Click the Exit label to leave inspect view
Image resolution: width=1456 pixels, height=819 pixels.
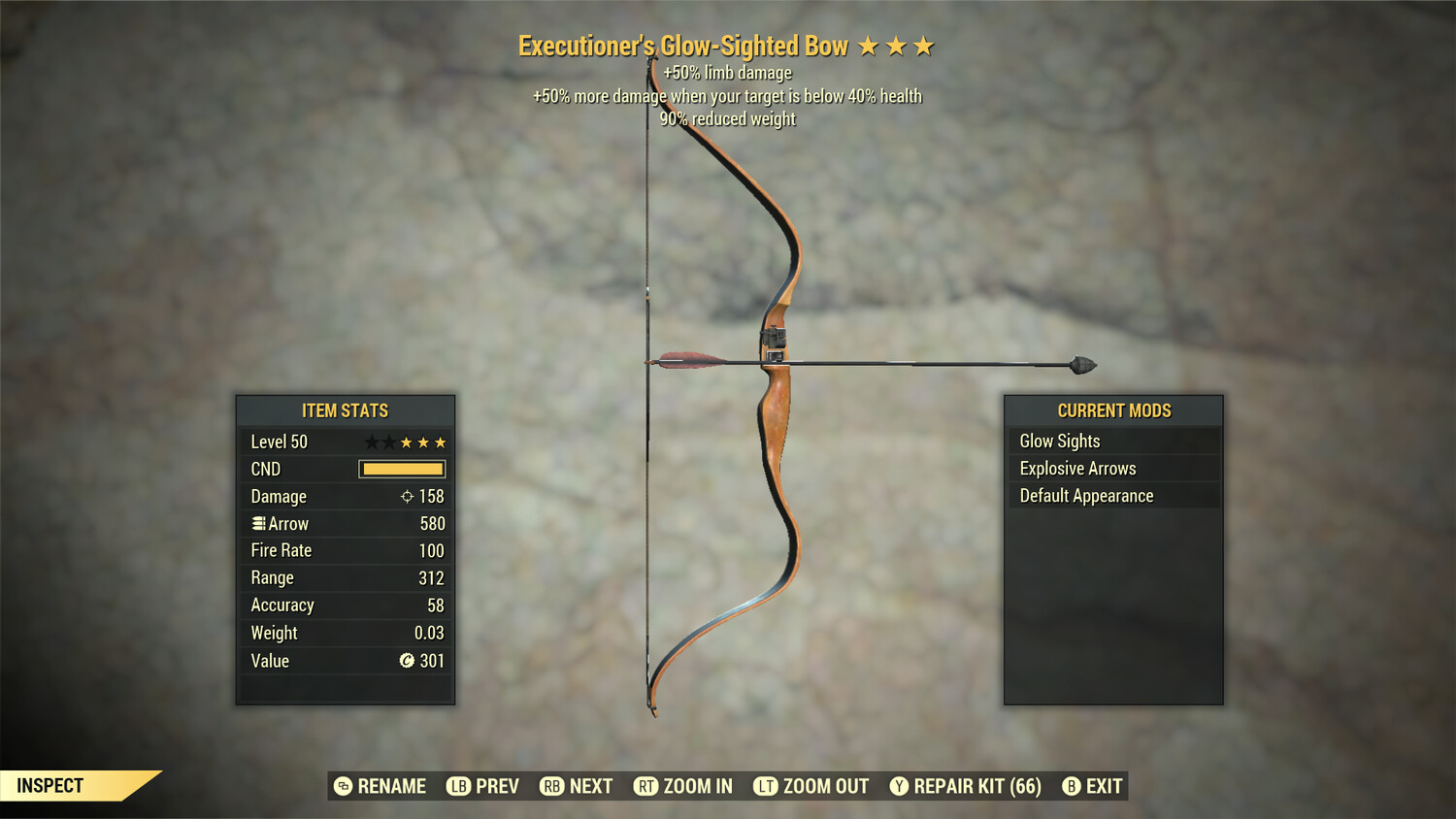1105,786
